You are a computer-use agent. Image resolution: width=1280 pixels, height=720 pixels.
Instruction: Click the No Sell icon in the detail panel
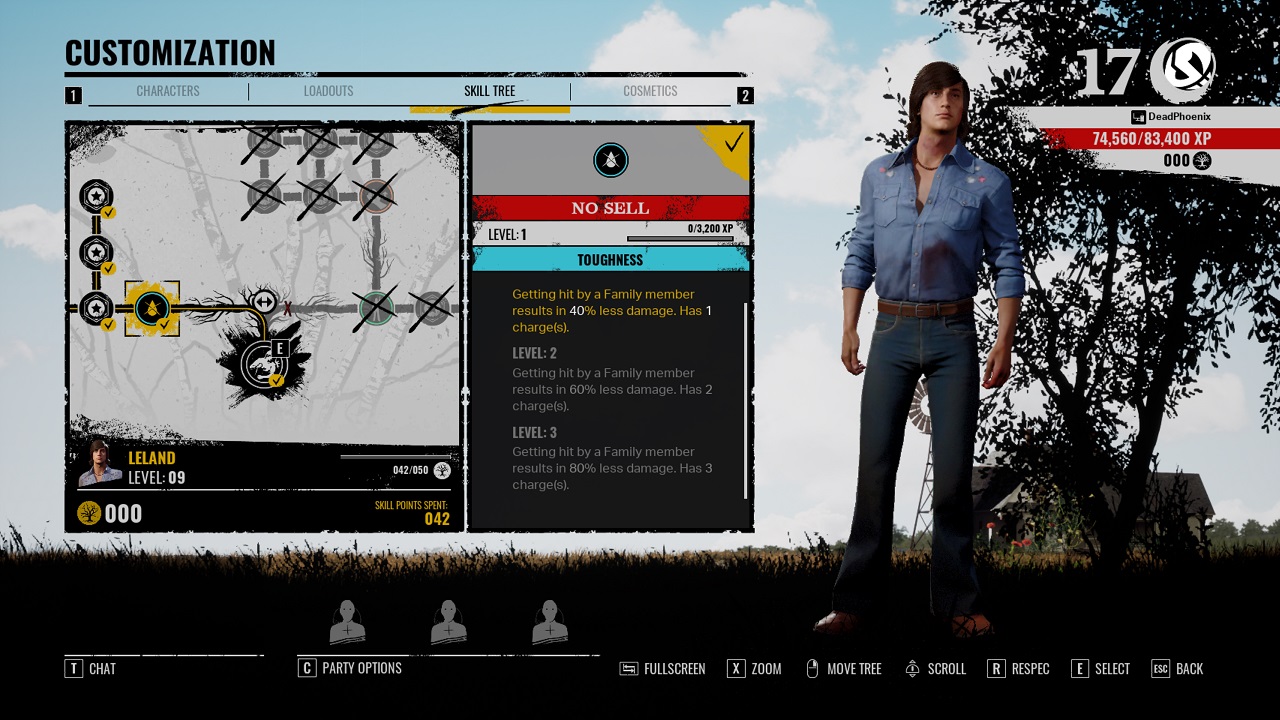point(610,159)
